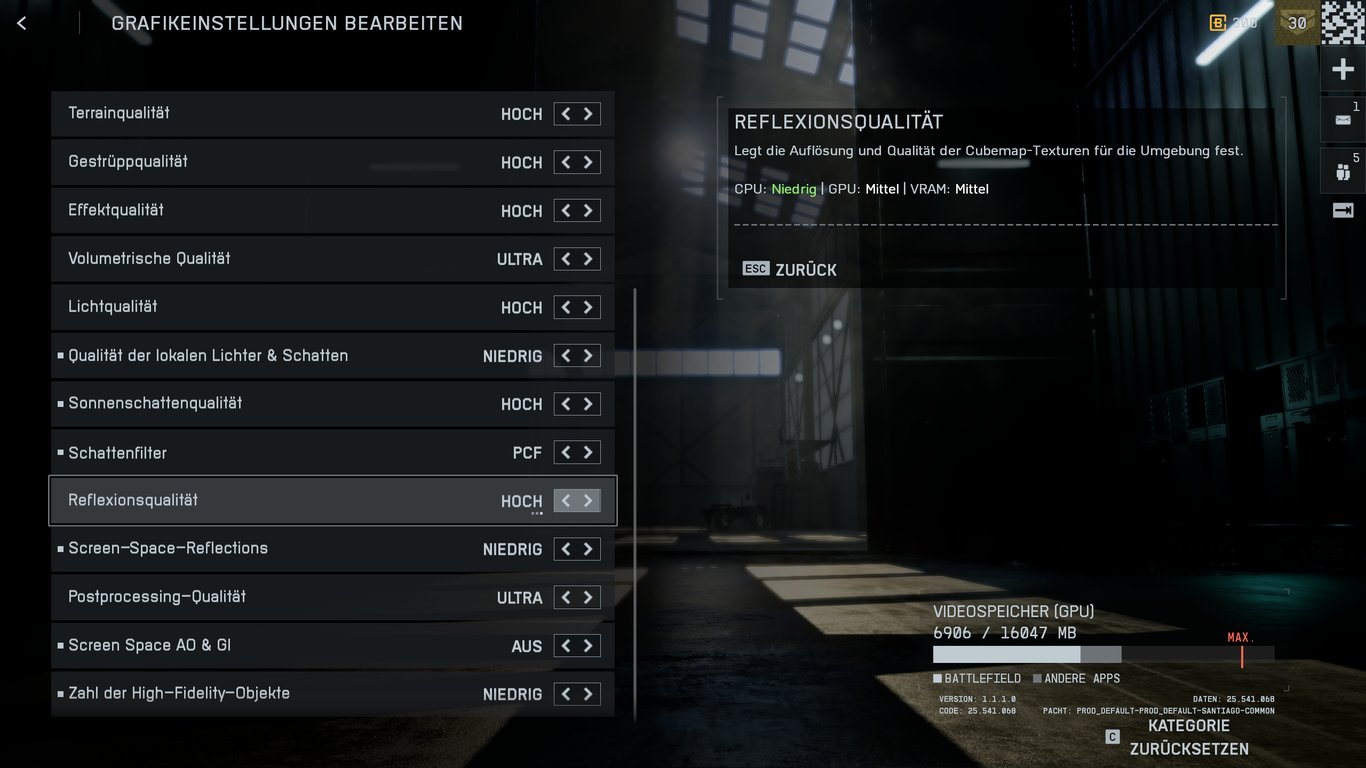Viewport: 1366px width, 768px height.
Task: Click the arrow-to-bar icon in sidebar
Action: 1342,210
